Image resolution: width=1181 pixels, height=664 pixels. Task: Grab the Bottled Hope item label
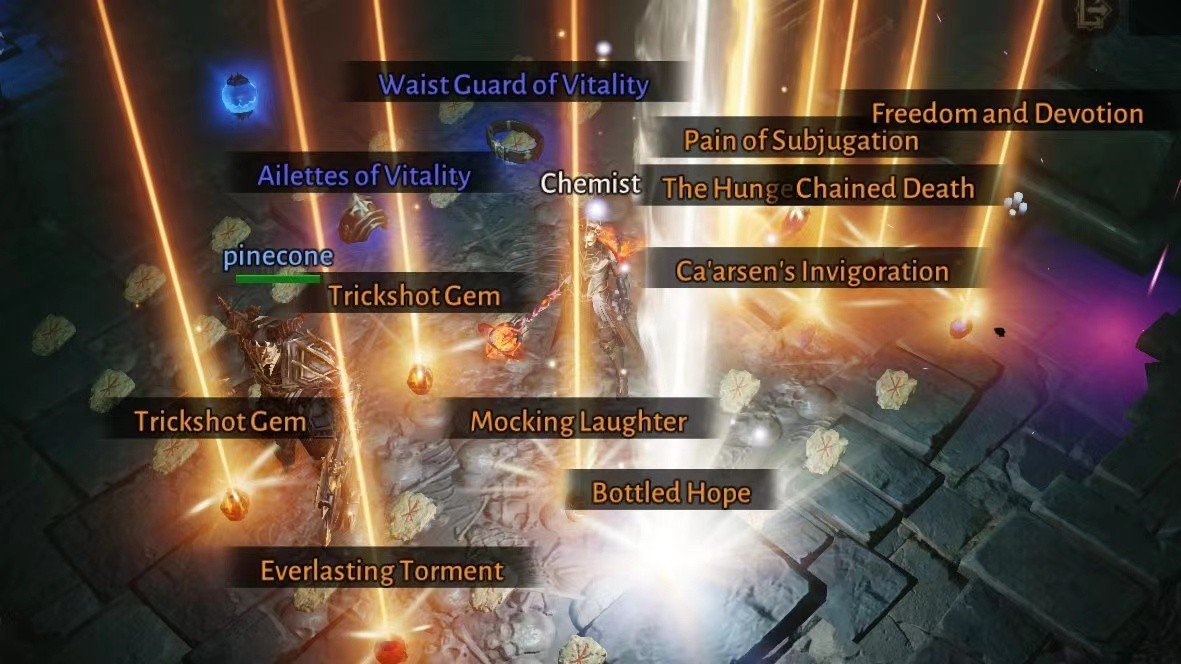[x=670, y=492]
